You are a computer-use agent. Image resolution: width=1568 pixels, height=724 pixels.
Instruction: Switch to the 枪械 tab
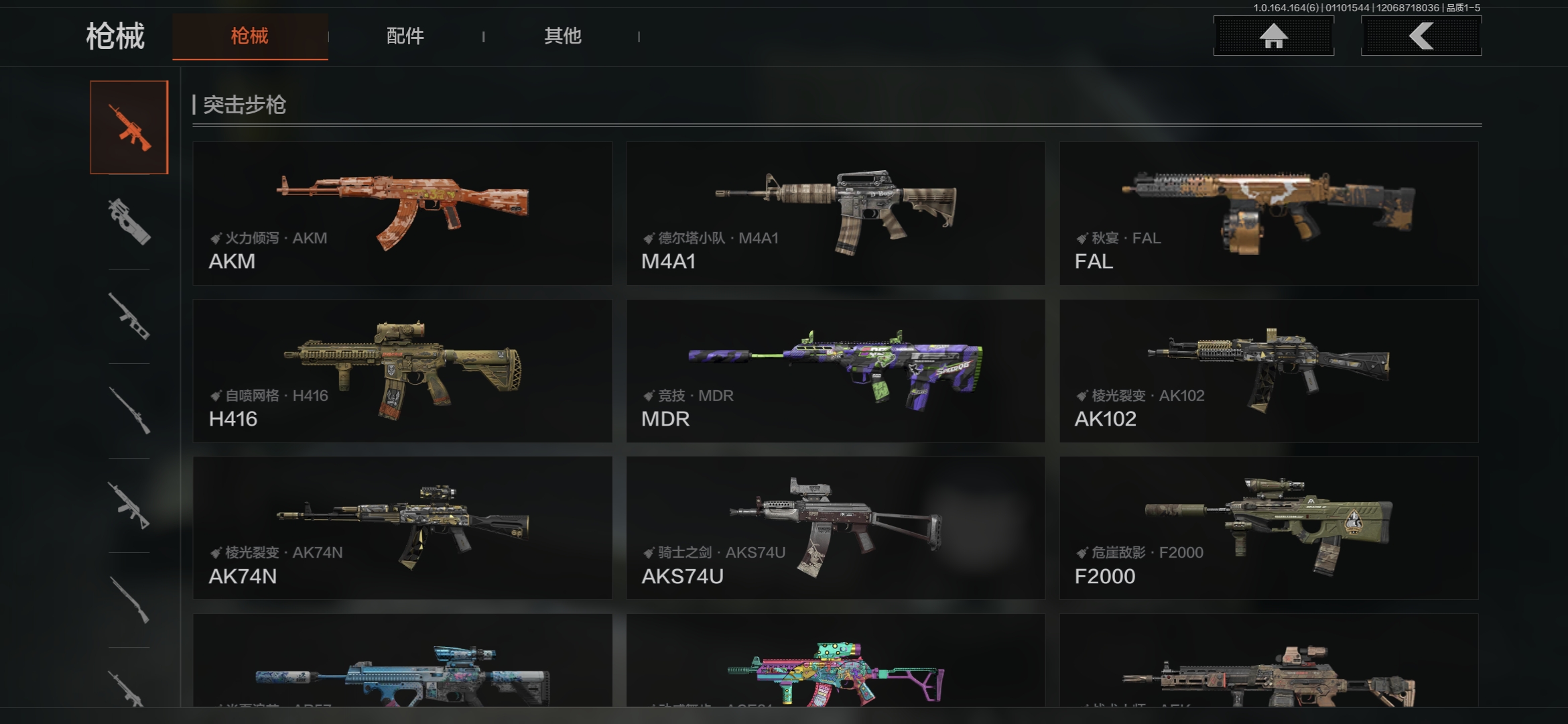coord(250,36)
